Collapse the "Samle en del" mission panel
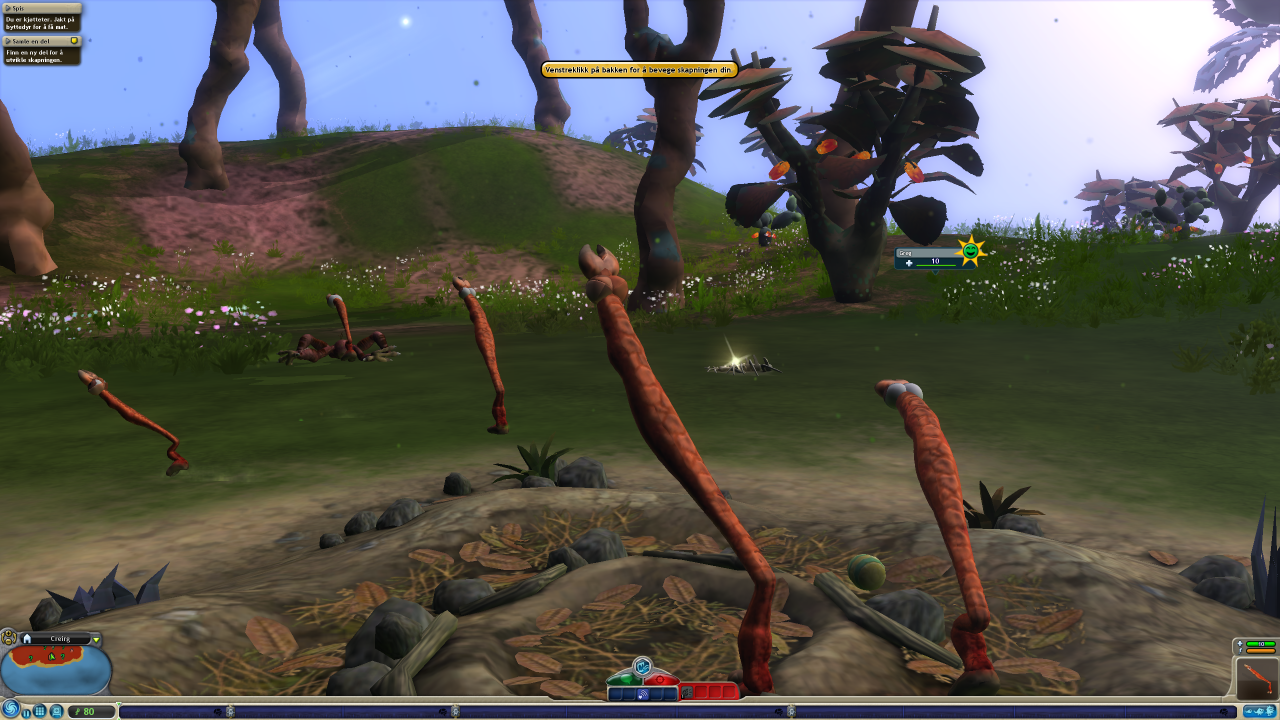 pyautogui.click(x=6, y=41)
